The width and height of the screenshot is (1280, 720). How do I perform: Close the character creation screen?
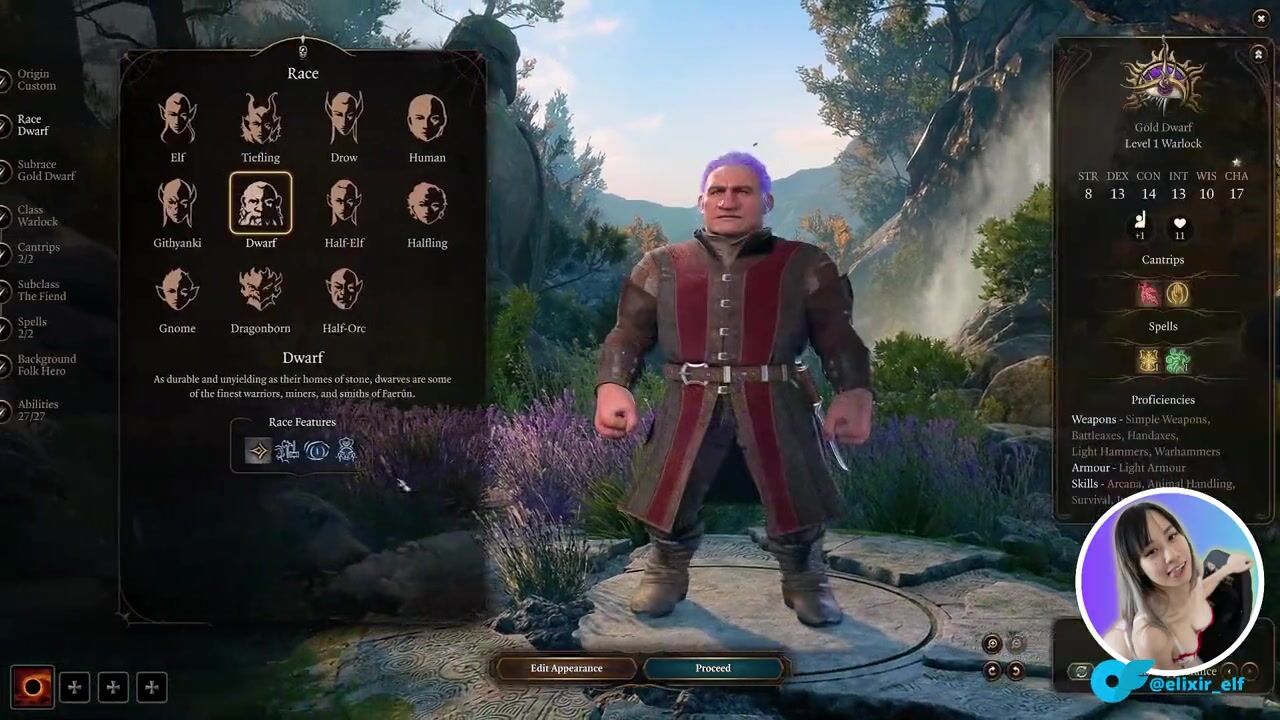pos(1260,18)
